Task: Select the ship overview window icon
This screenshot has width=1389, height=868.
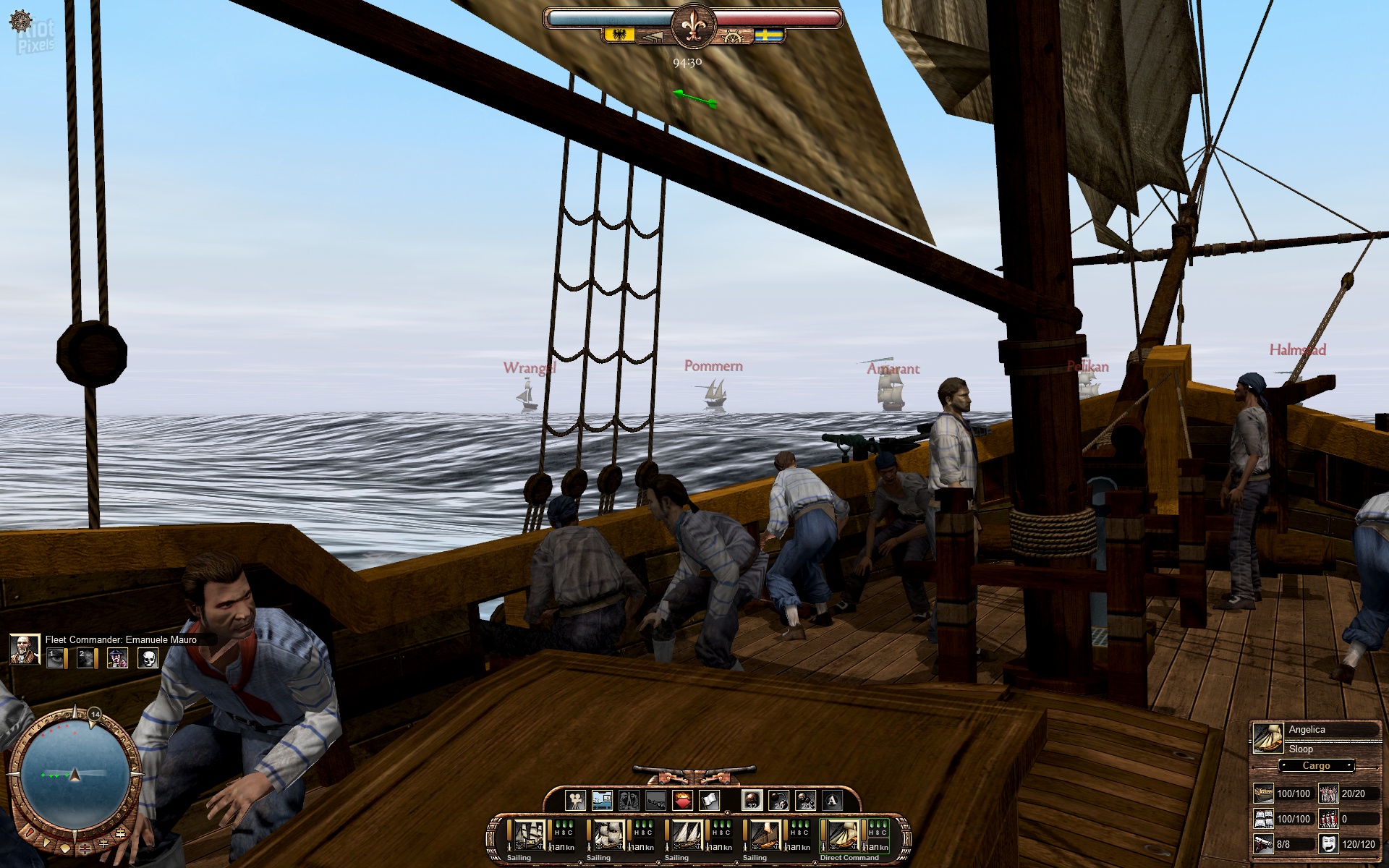Action: click(602, 800)
